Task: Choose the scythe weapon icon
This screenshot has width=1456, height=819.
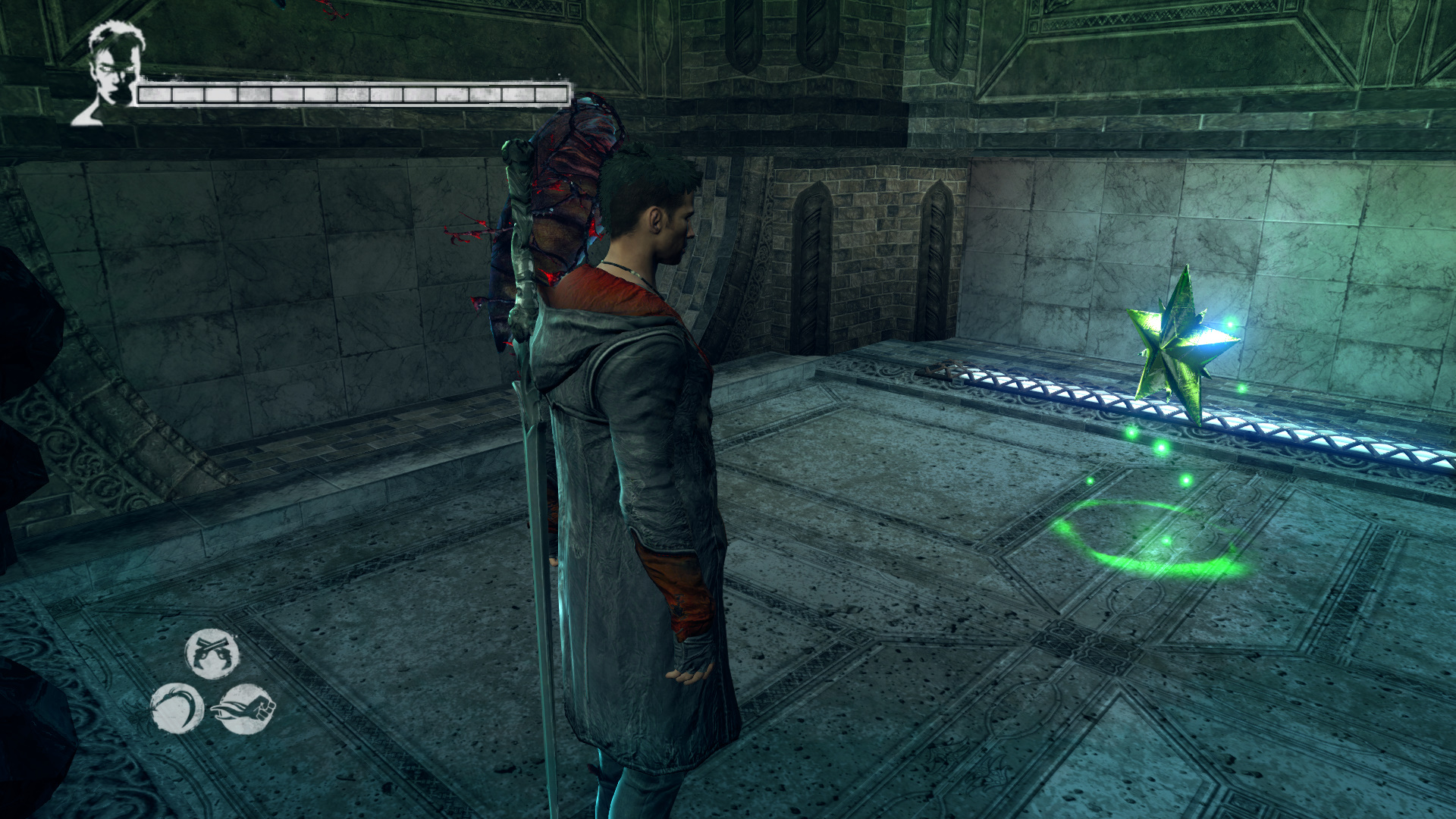Action: click(x=177, y=708)
